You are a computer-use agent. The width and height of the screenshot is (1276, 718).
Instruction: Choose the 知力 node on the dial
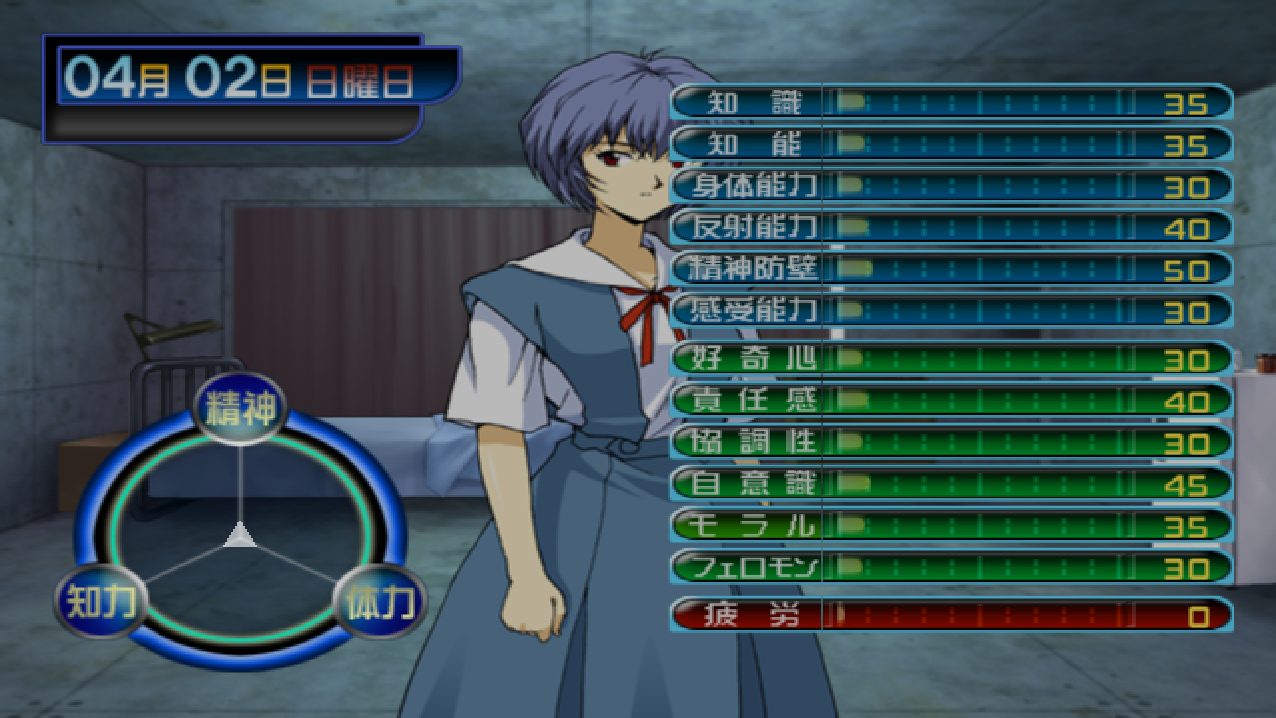coord(100,600)
